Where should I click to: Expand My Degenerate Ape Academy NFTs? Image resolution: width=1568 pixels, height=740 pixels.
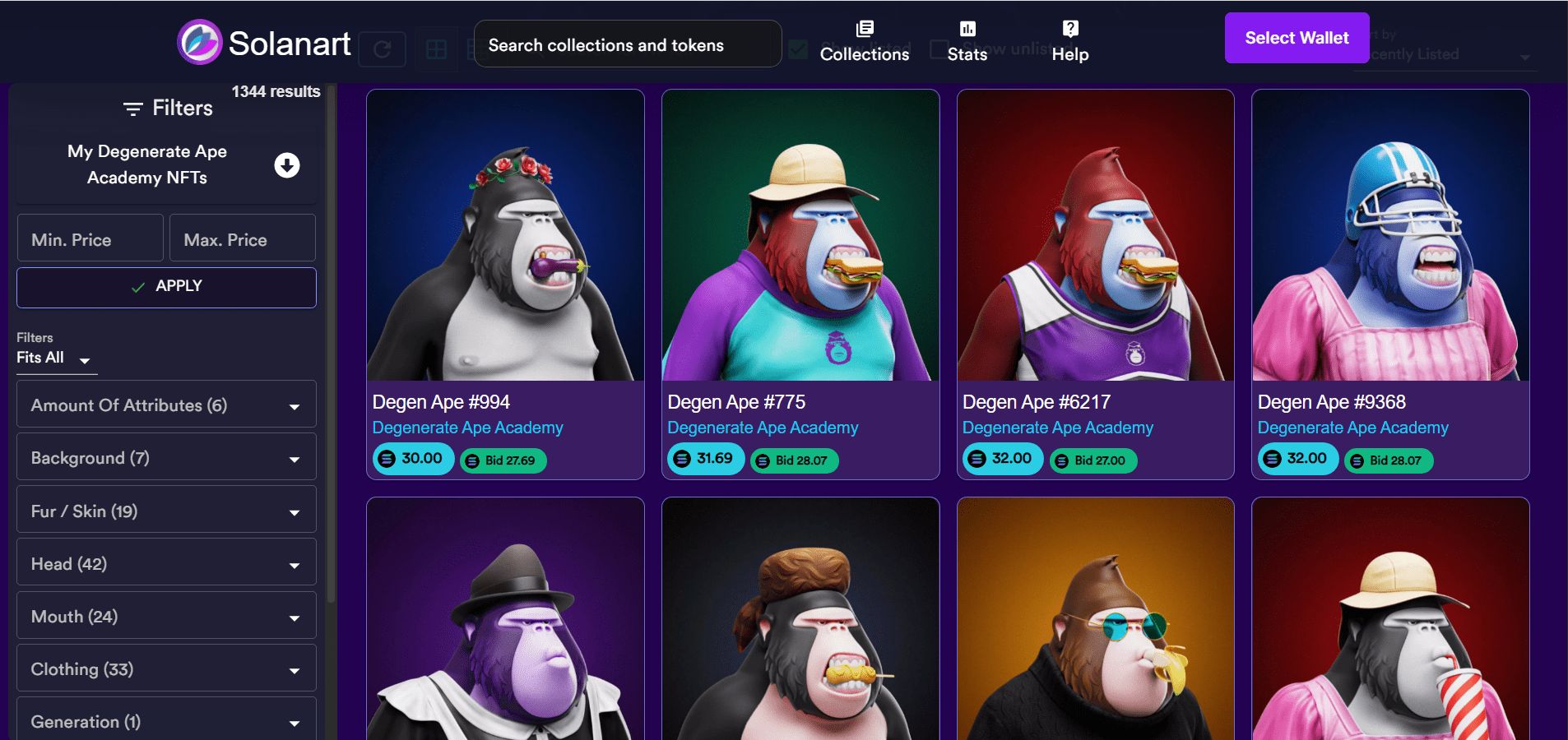pyautogui.click(x=286, y=165)
